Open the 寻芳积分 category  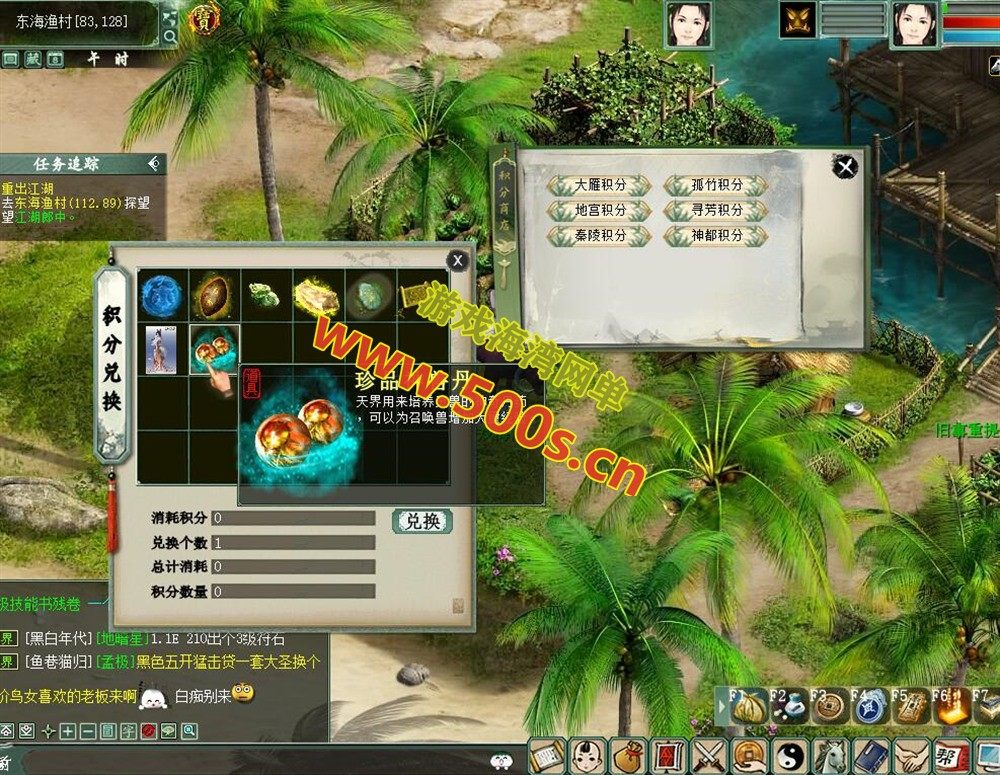pos(716,211)
